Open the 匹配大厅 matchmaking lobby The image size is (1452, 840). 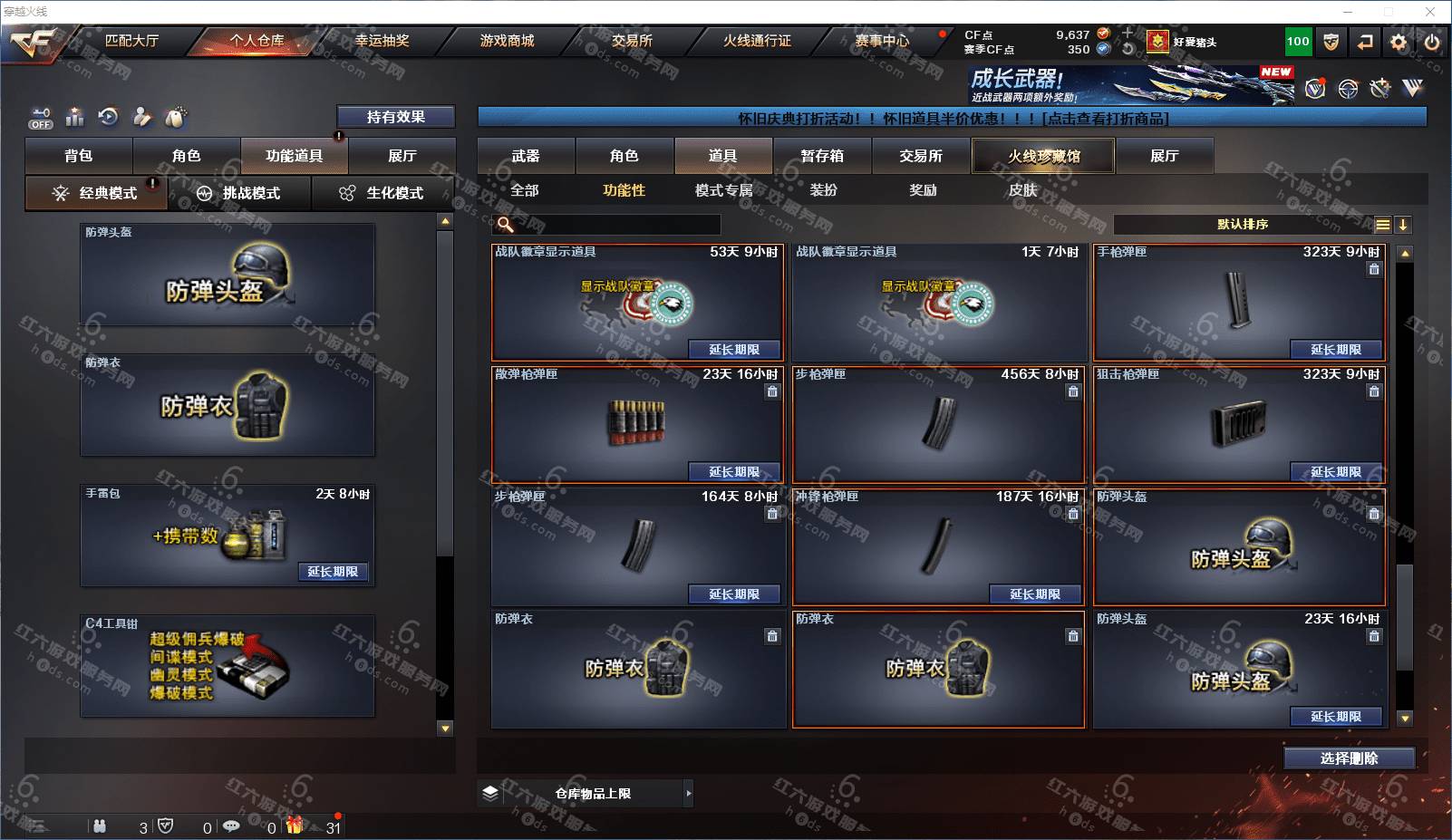(131, 41)
